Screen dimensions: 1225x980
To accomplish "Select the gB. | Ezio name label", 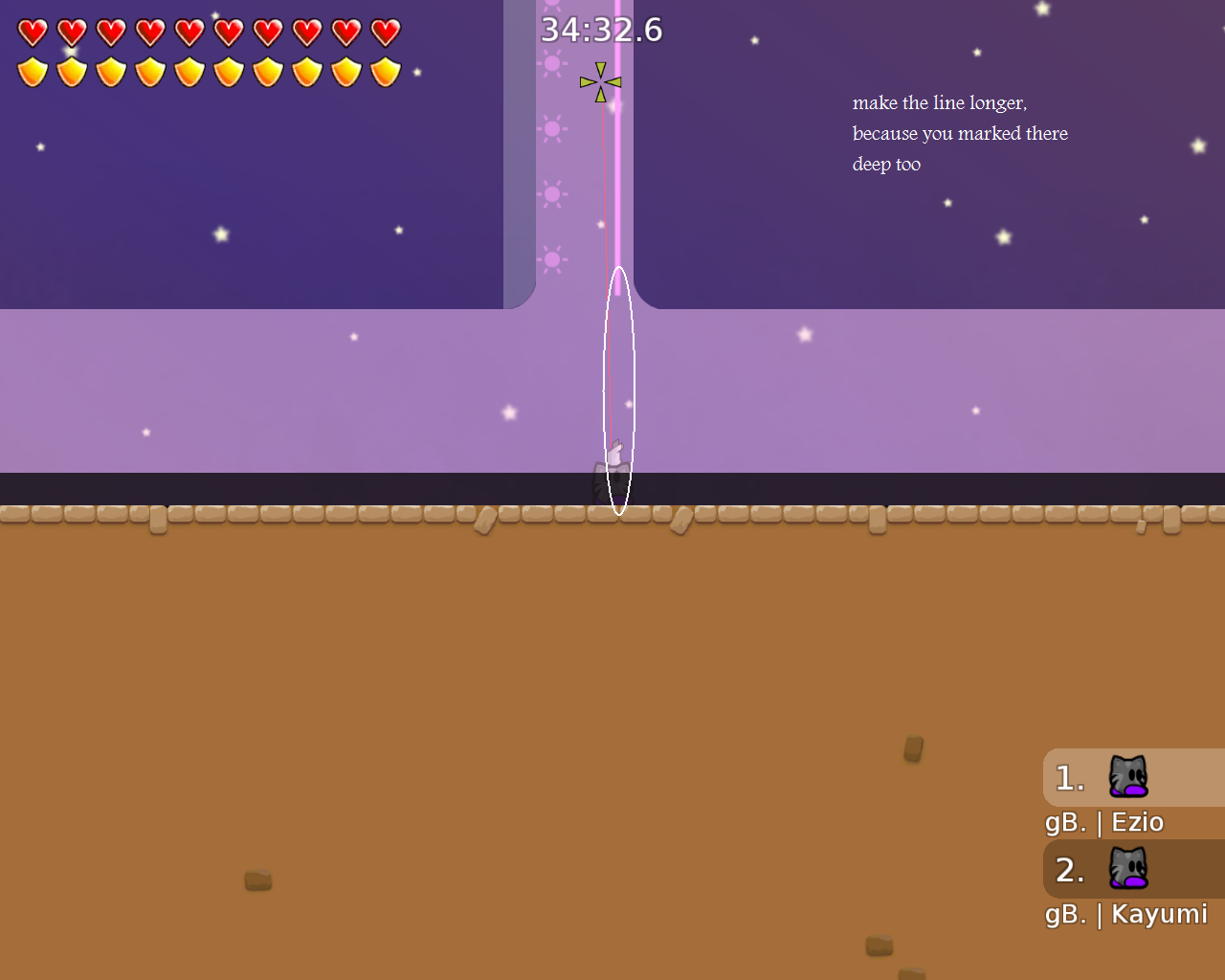I will tap(1103, 821).
